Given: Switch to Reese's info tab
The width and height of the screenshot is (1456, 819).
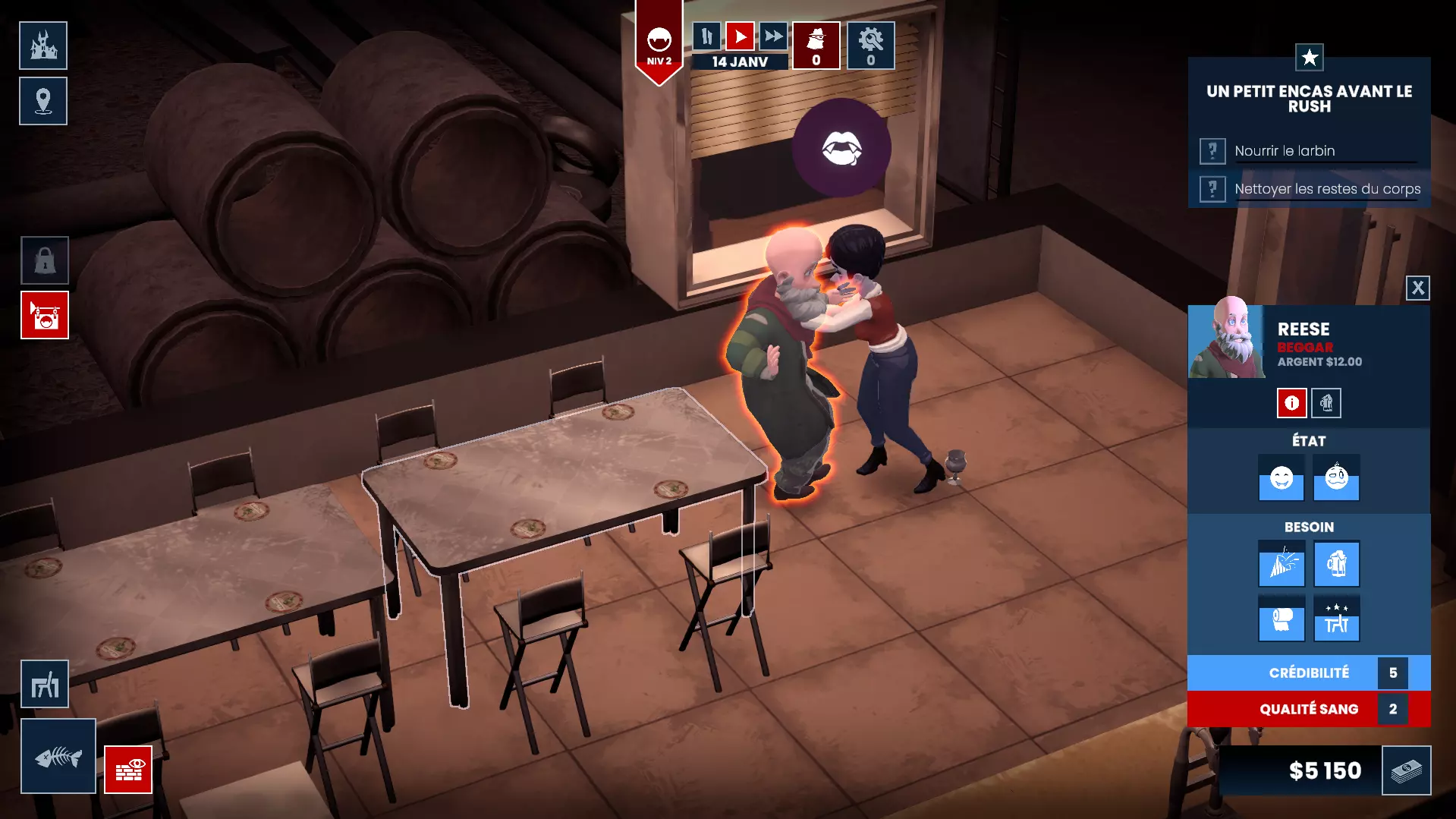Looking at the screenshot, I should click(x=1291, y=403).
